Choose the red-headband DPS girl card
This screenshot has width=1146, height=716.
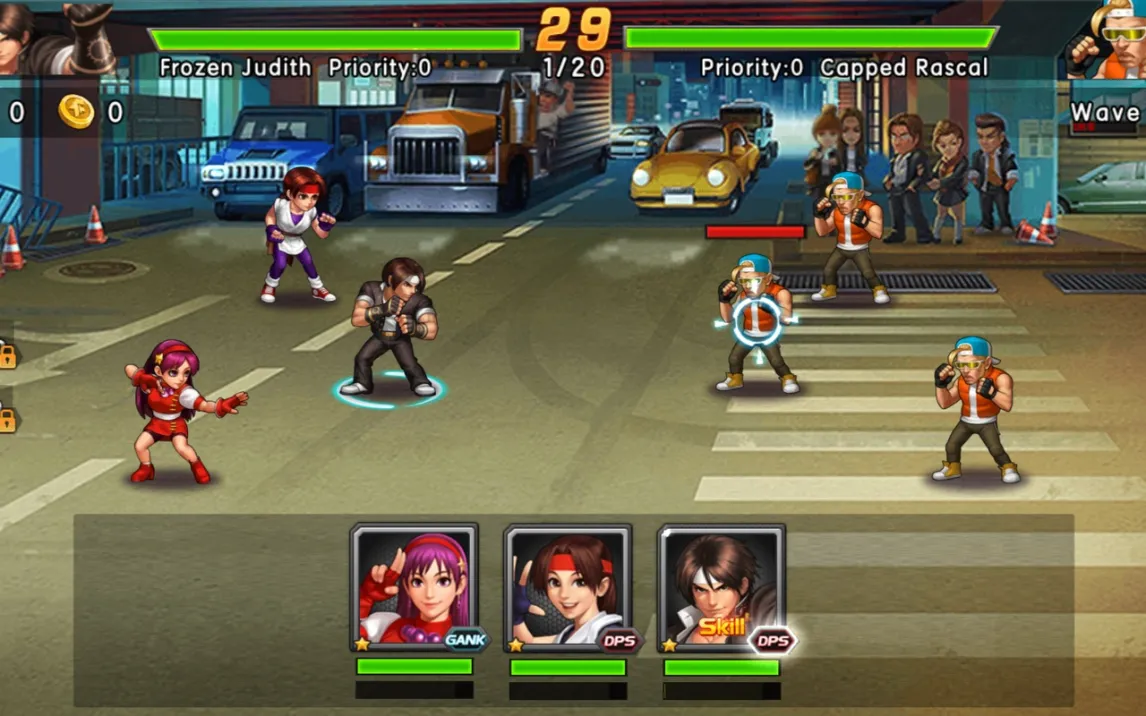(x=567, y=588)
